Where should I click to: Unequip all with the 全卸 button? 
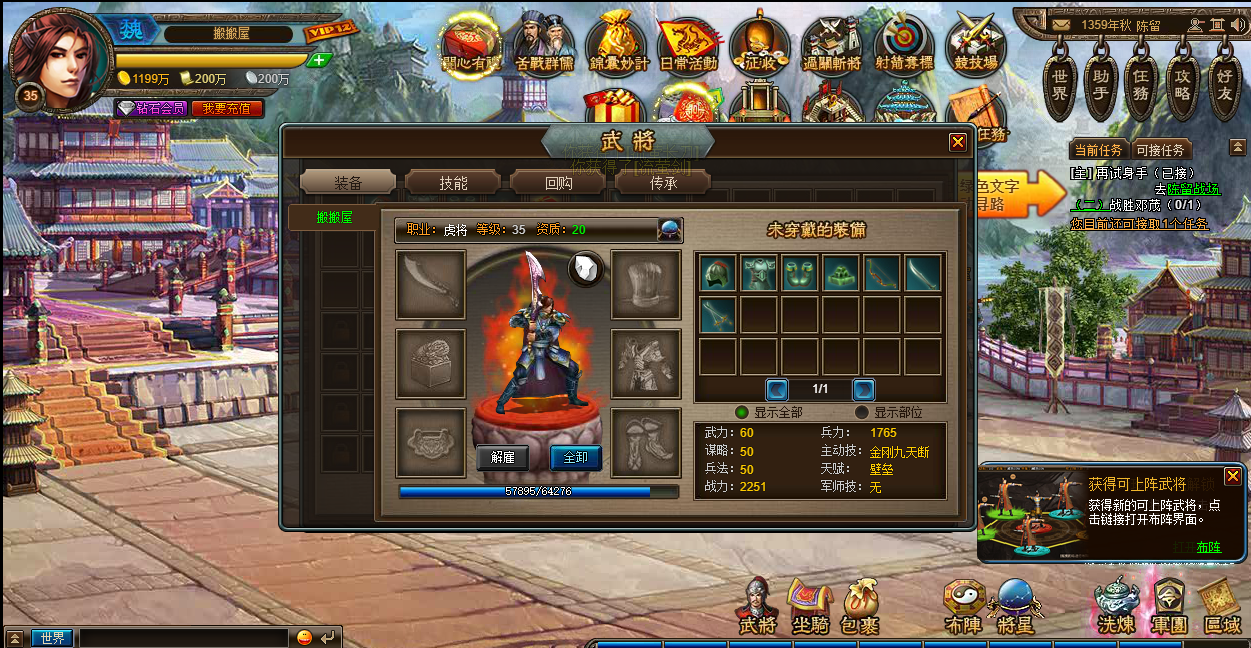[576, 458]
